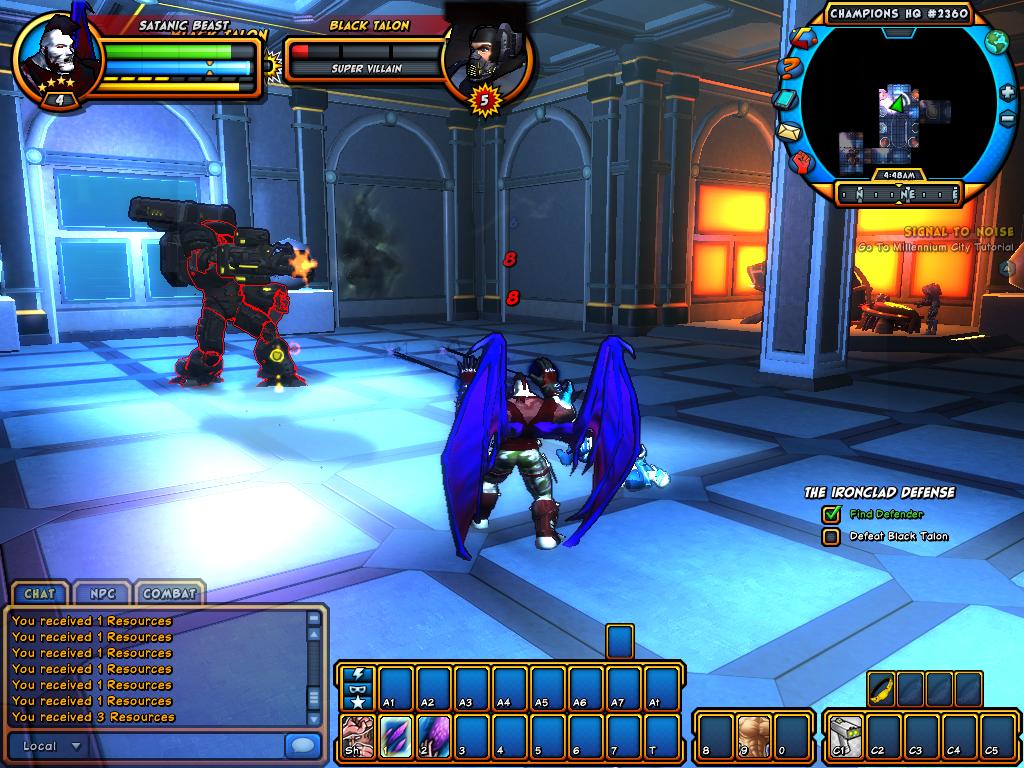The width and height of the screenshot is (1024, 768).
Task: Use the purple wing power in slot 2
Action: [433, 732]
